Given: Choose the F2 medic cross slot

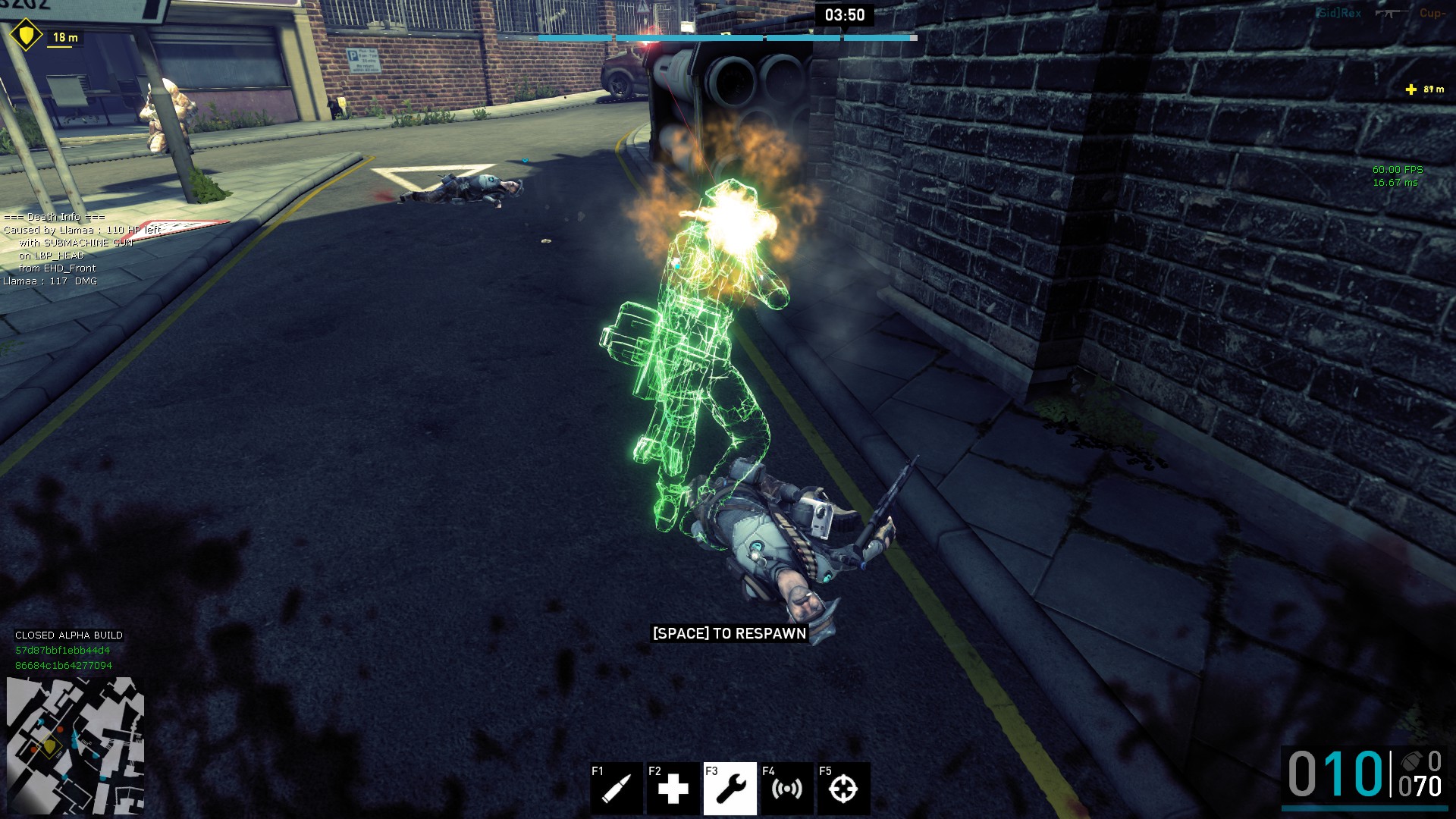Looking at the screenshot, I should tap(673, 789).
